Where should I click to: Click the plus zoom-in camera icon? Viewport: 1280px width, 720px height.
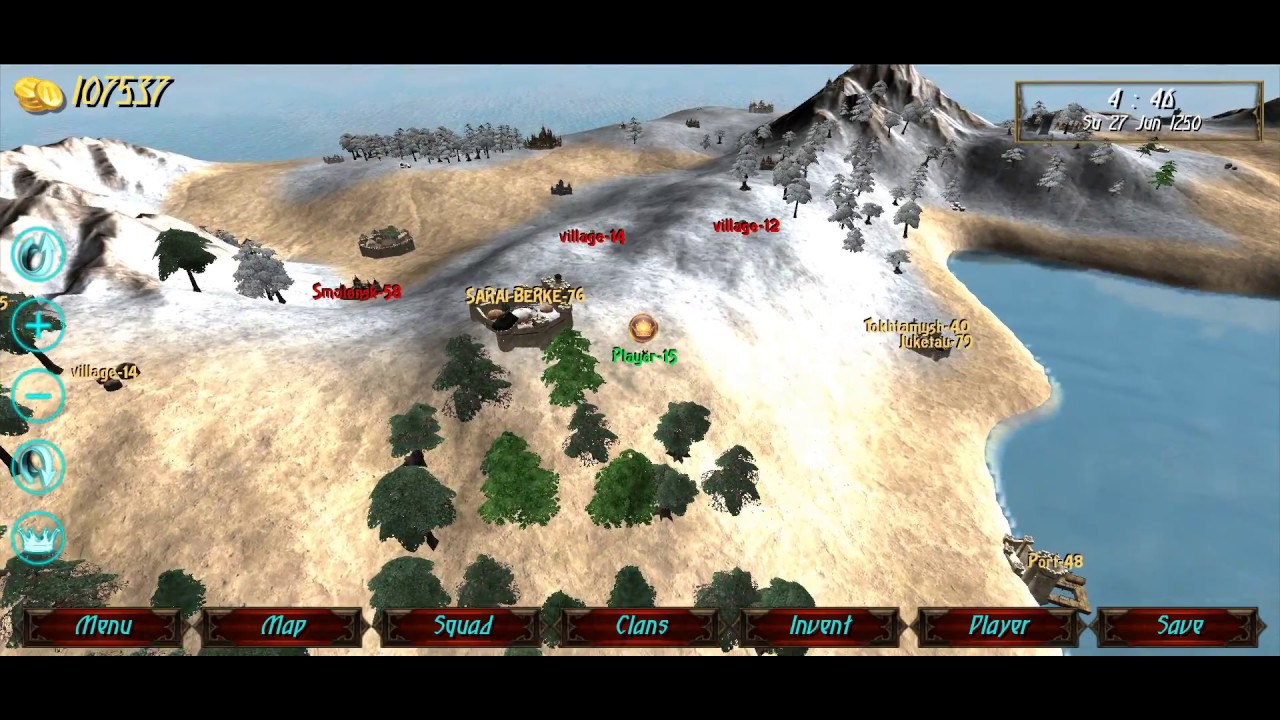38,324
